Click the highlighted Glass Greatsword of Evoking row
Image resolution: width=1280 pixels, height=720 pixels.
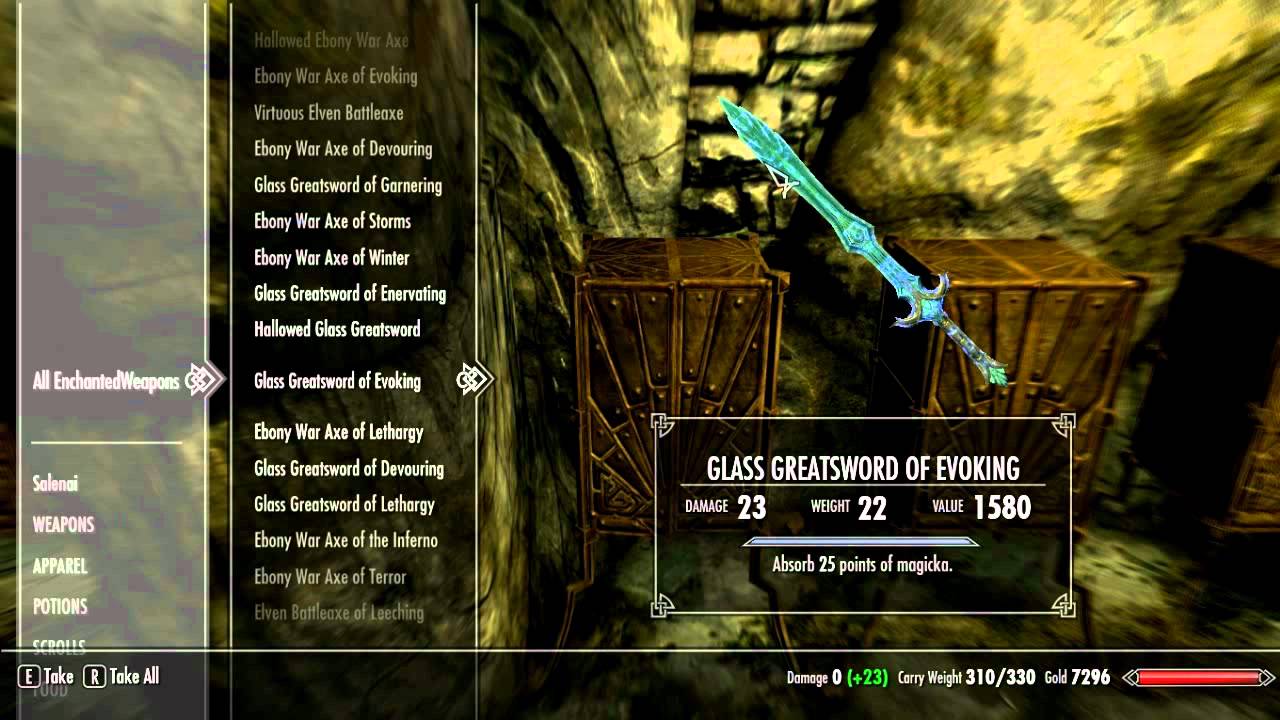point(337,381)
